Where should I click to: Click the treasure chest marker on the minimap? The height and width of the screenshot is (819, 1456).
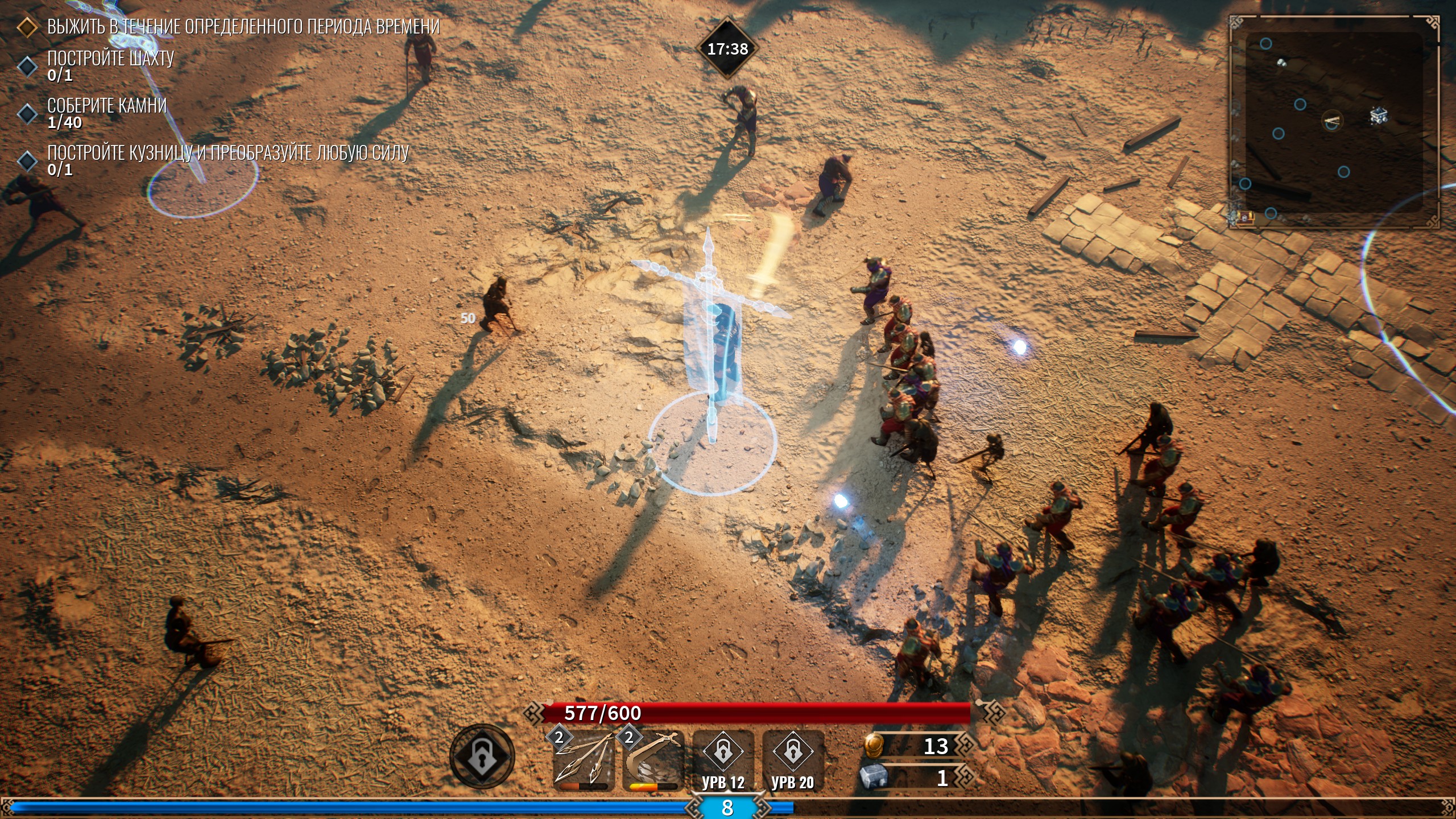(1246, 217)
